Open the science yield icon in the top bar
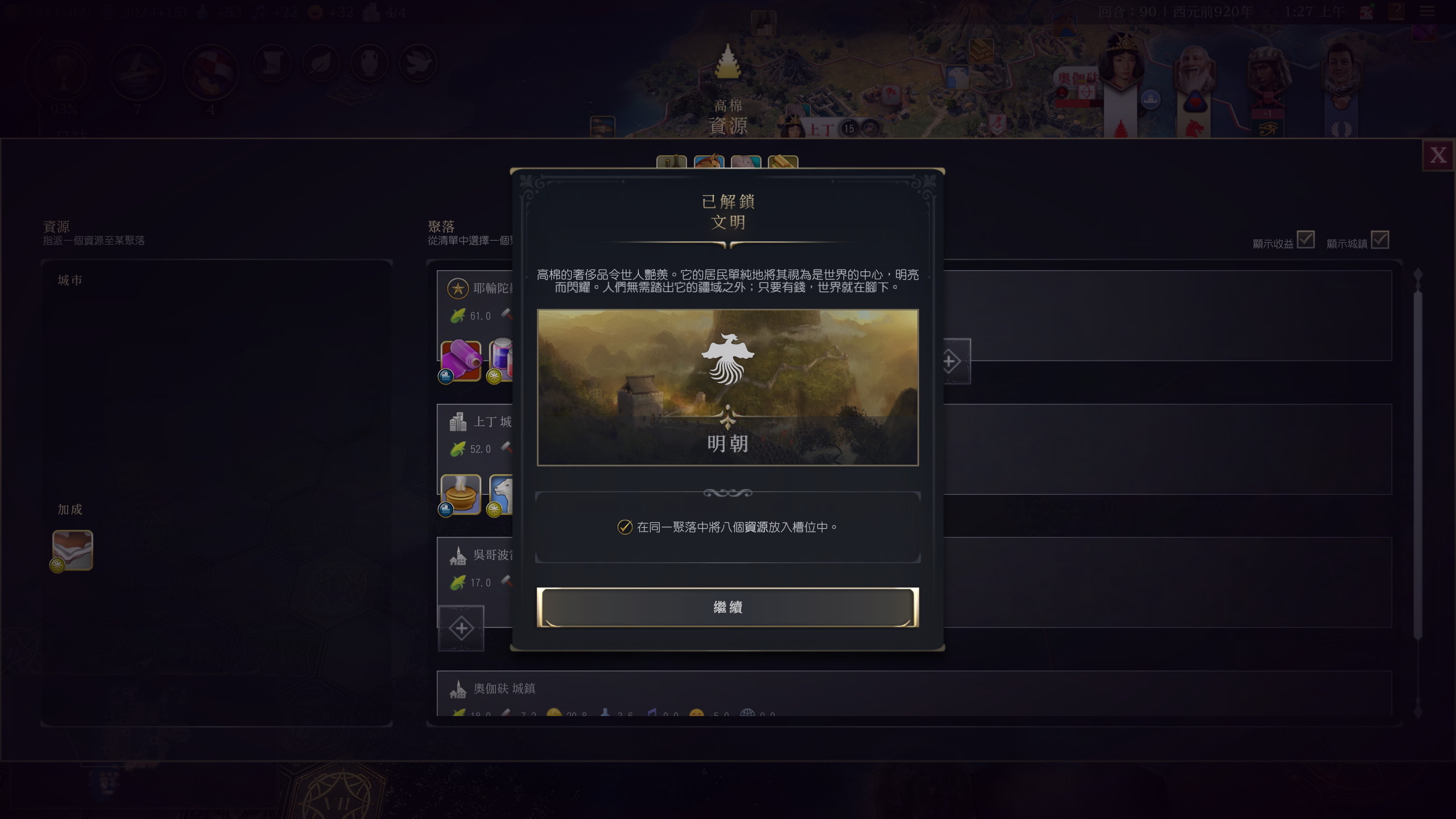Screen dimensions: 1456x819 203,11
